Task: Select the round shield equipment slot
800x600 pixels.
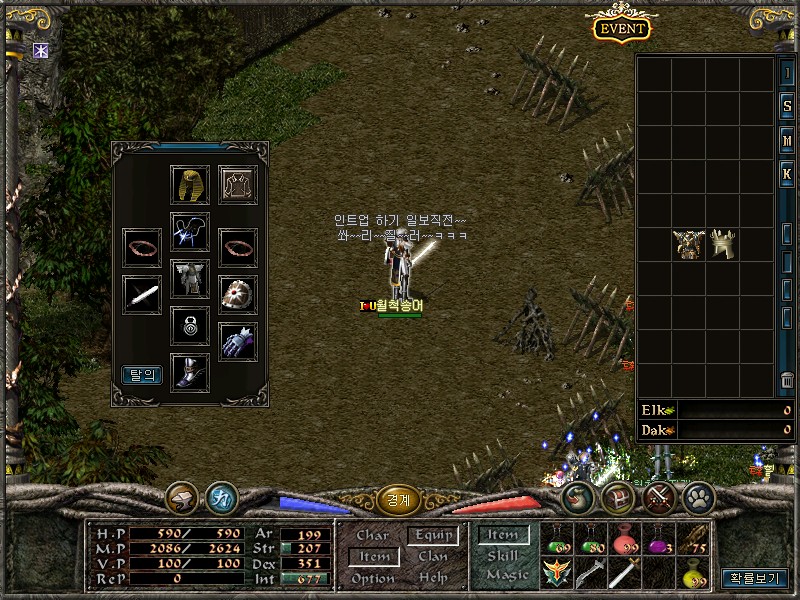Action: (238, 294)
